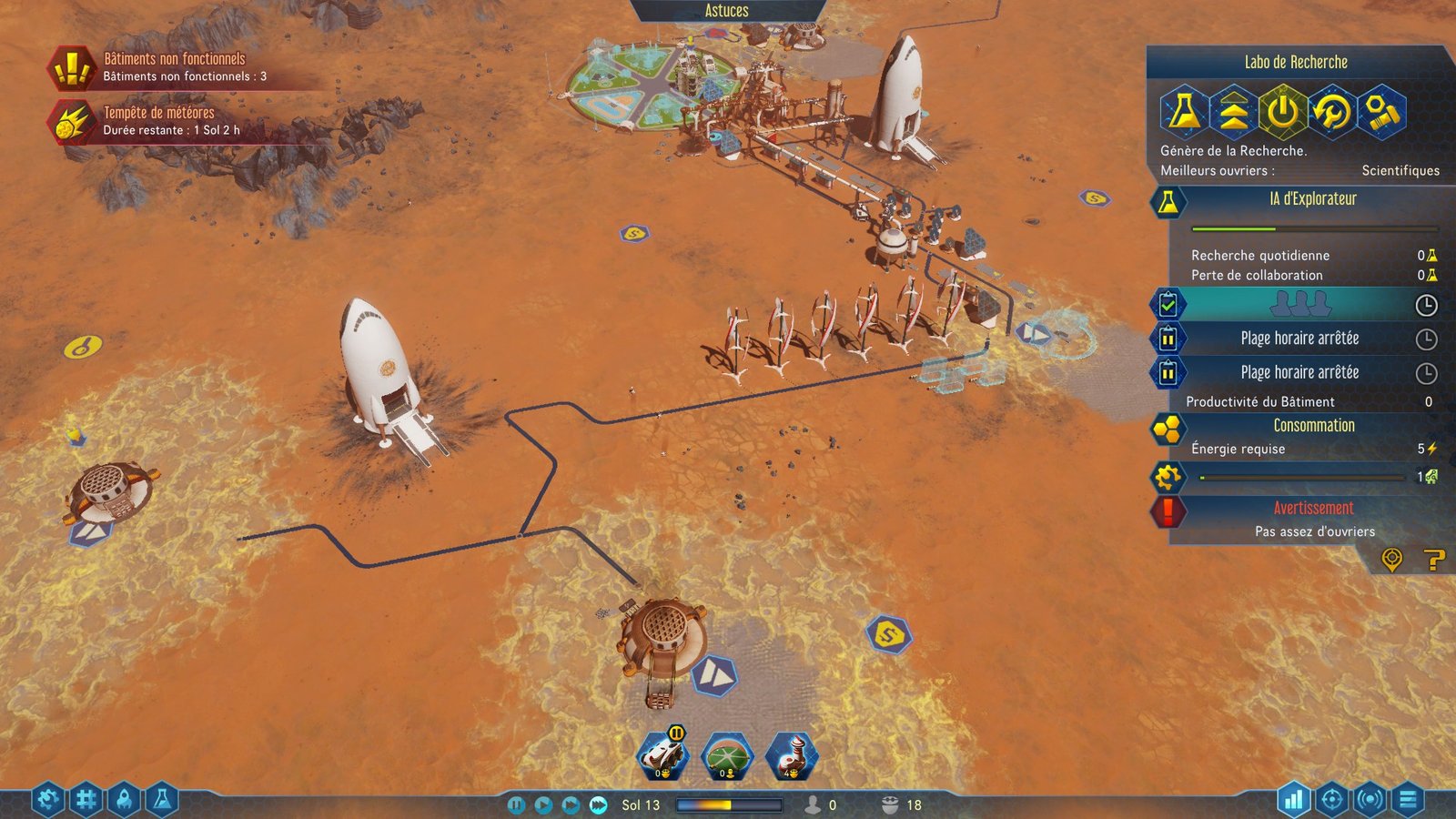Click the wrench maintenance icon
Screen dimensions: 1456x819
(1332, 111)
